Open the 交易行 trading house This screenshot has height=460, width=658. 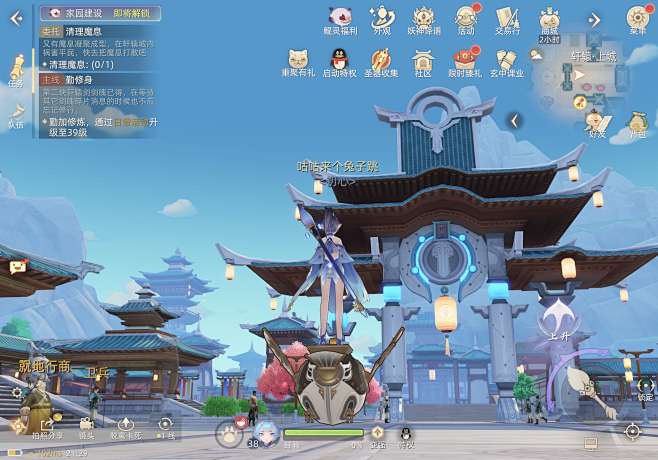[507, 18]
